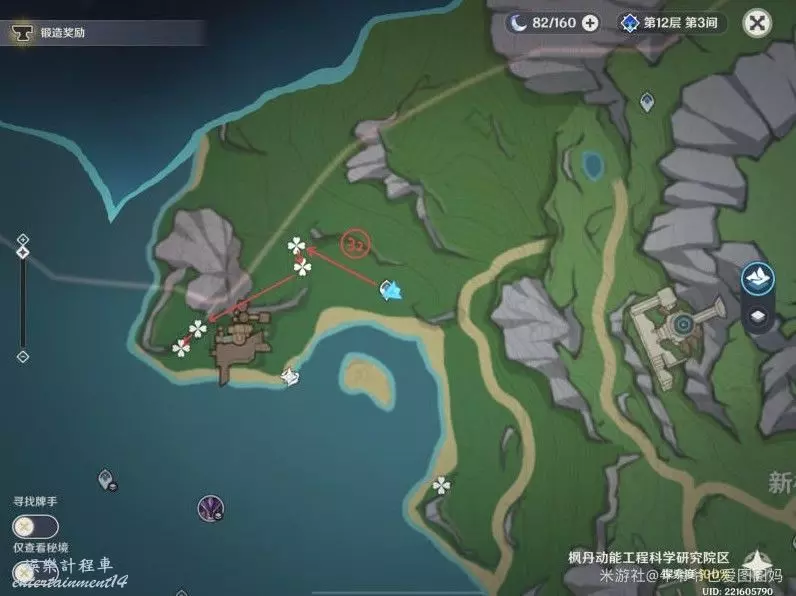Click the zoom slider's bottom diamond button

pos(23,356)
